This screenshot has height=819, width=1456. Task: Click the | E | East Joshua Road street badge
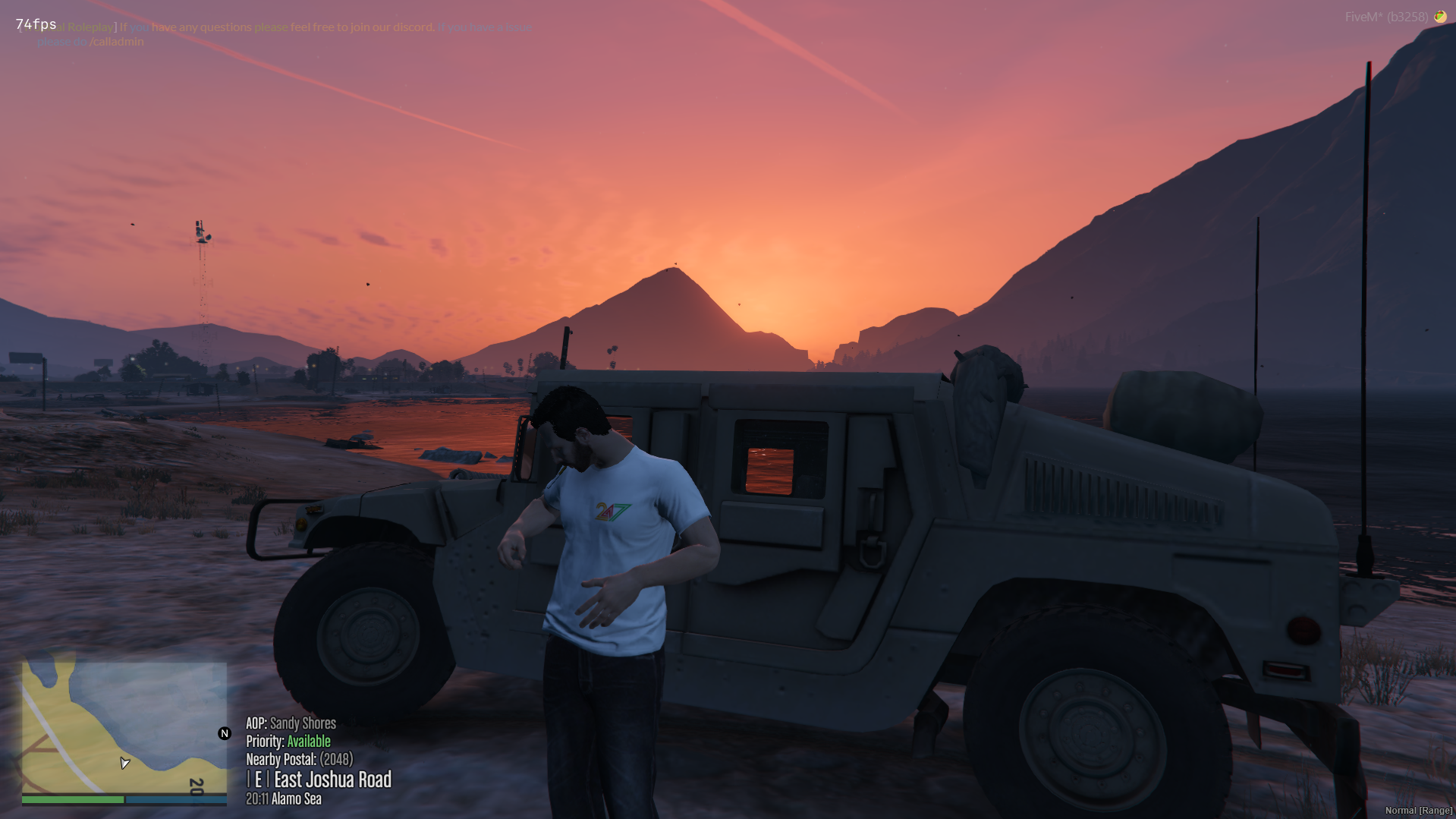319,780
